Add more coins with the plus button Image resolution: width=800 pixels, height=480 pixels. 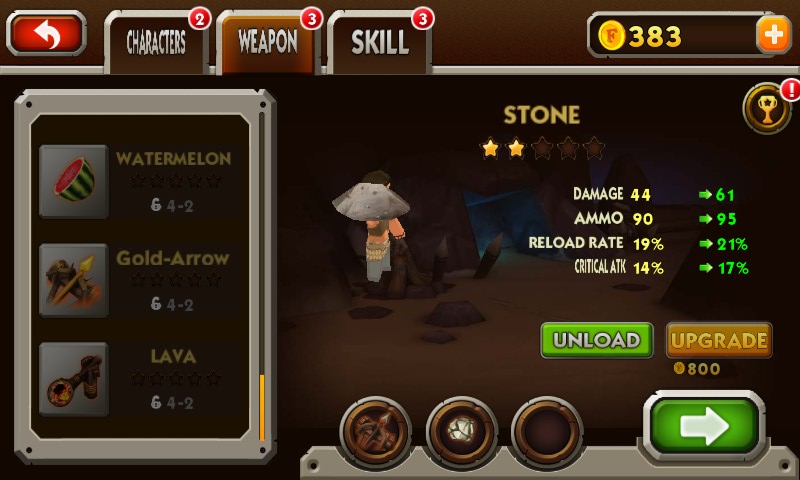pyautogui.click(x=773, y=35)
